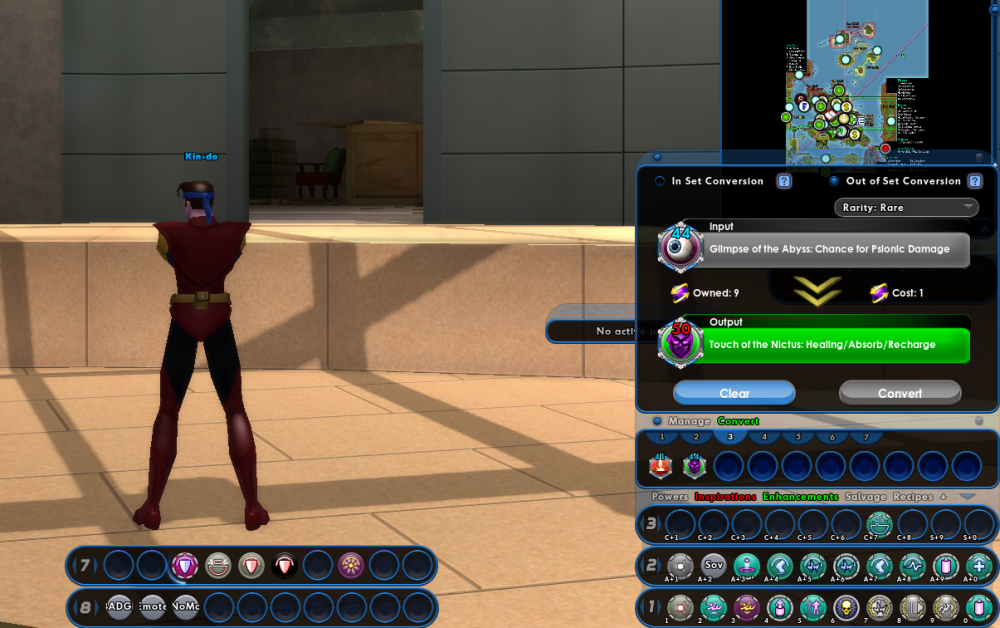Open the Inspirations window
This screenshot has height=628, width=1000.
[x=724, y=497]
